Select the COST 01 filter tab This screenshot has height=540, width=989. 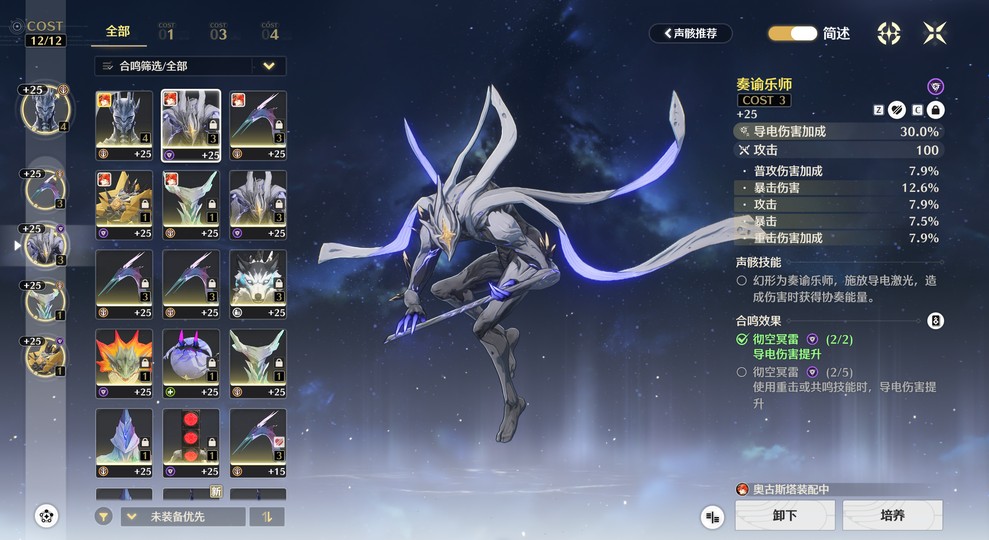pos(166,32)
